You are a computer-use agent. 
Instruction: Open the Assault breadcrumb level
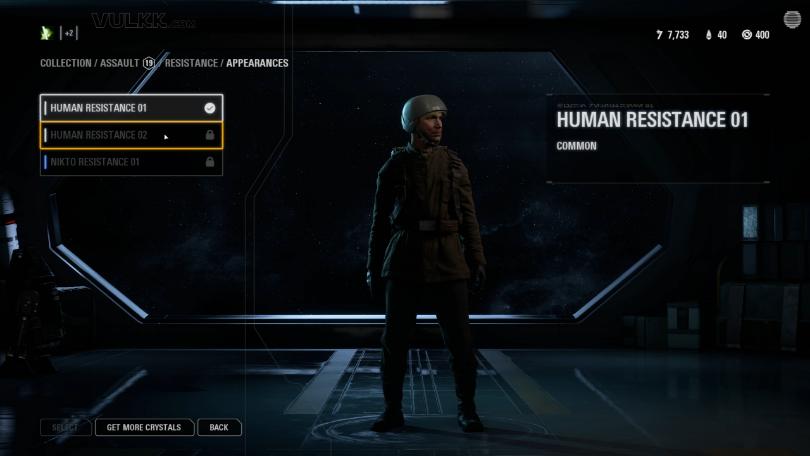118,63
